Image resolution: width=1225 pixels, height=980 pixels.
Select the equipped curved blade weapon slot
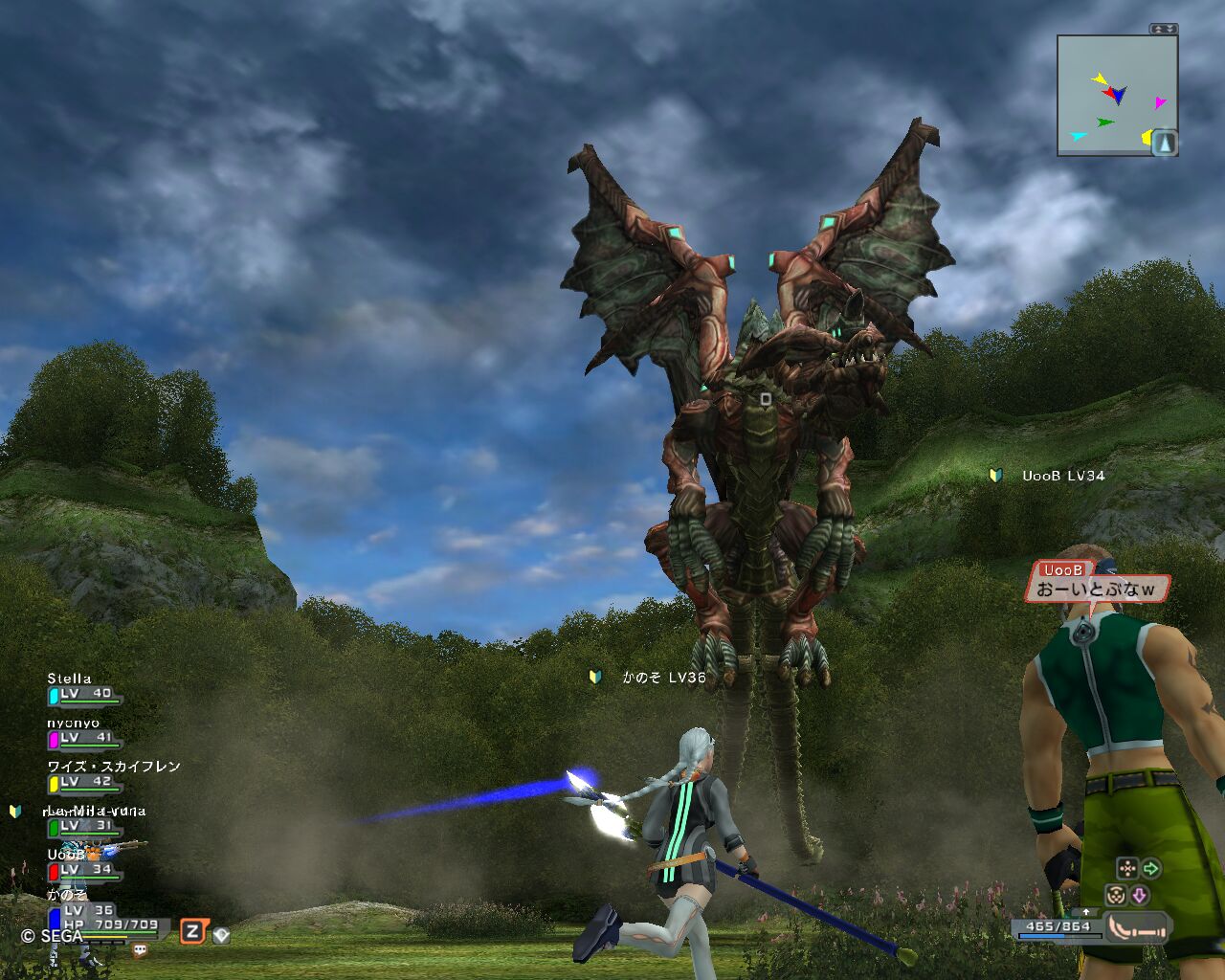coord(1138,926)
